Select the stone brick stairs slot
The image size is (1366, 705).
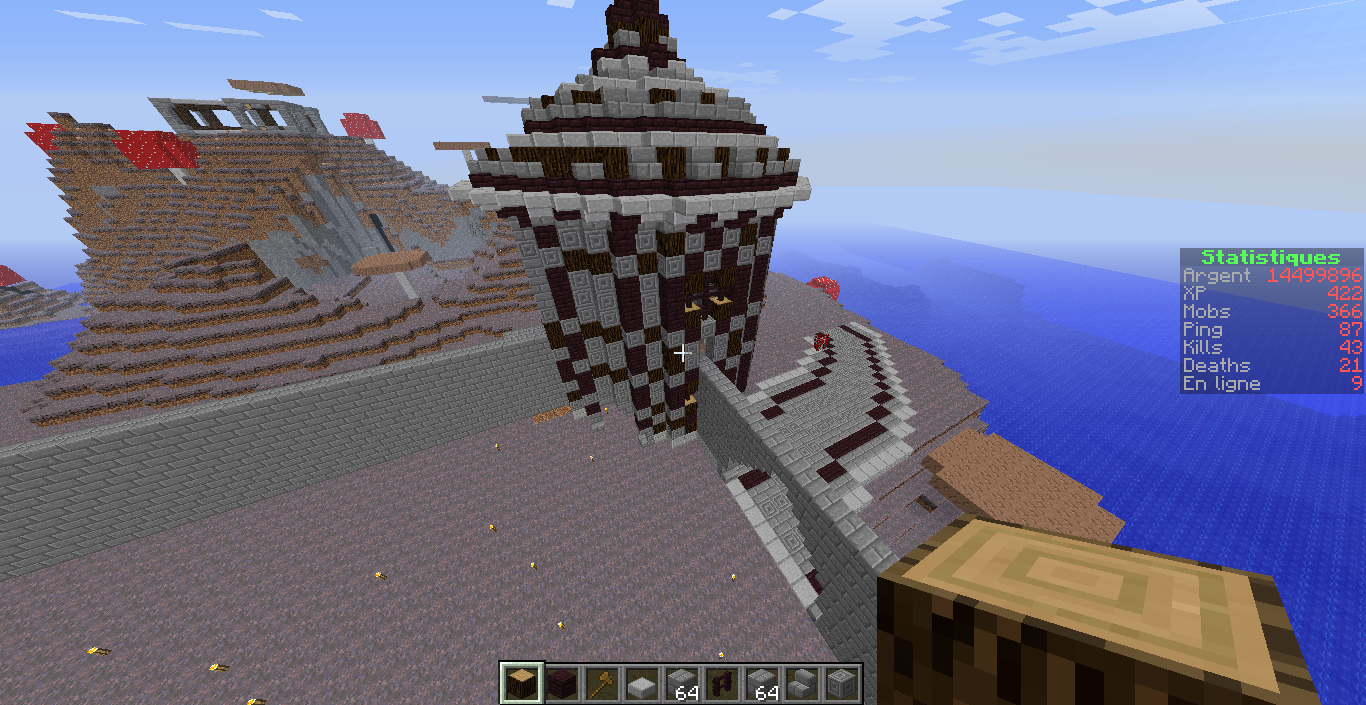(x=801, y=684)
